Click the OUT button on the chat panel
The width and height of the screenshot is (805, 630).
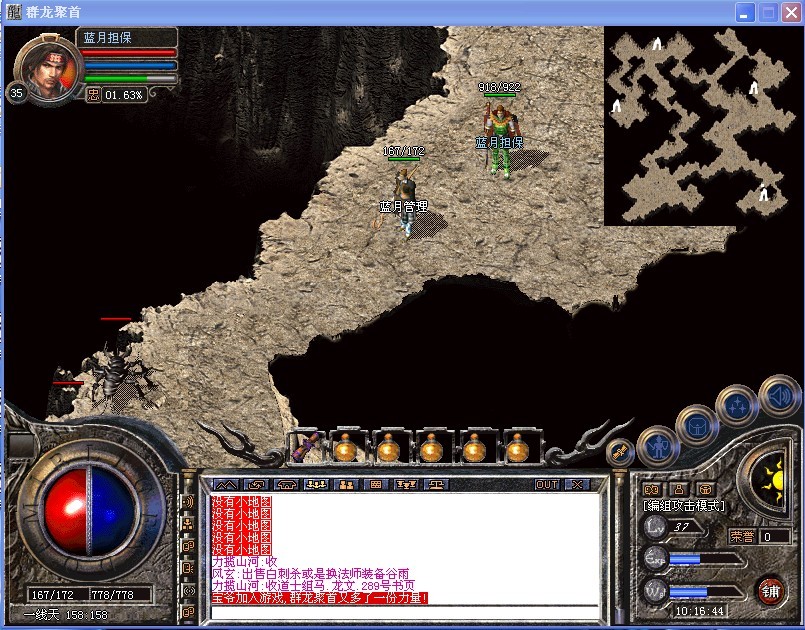coord(547,484)
